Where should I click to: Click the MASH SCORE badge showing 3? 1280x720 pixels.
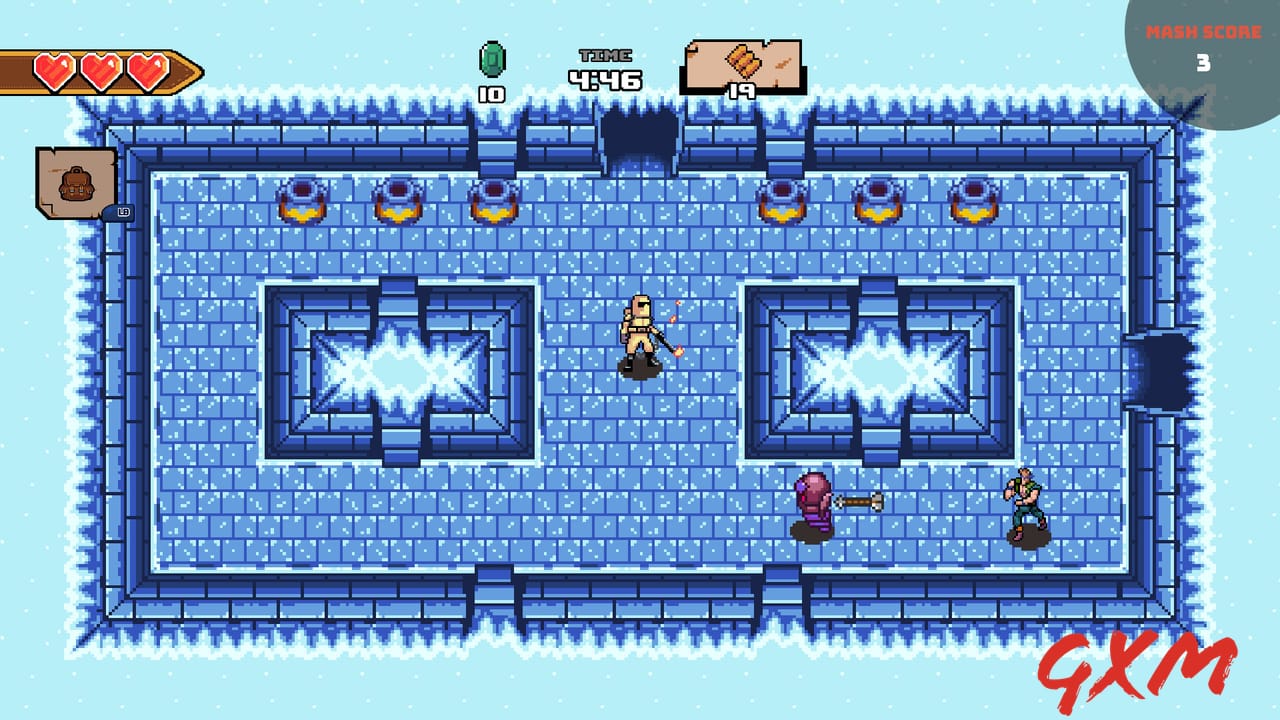(x=1203, y=40)
